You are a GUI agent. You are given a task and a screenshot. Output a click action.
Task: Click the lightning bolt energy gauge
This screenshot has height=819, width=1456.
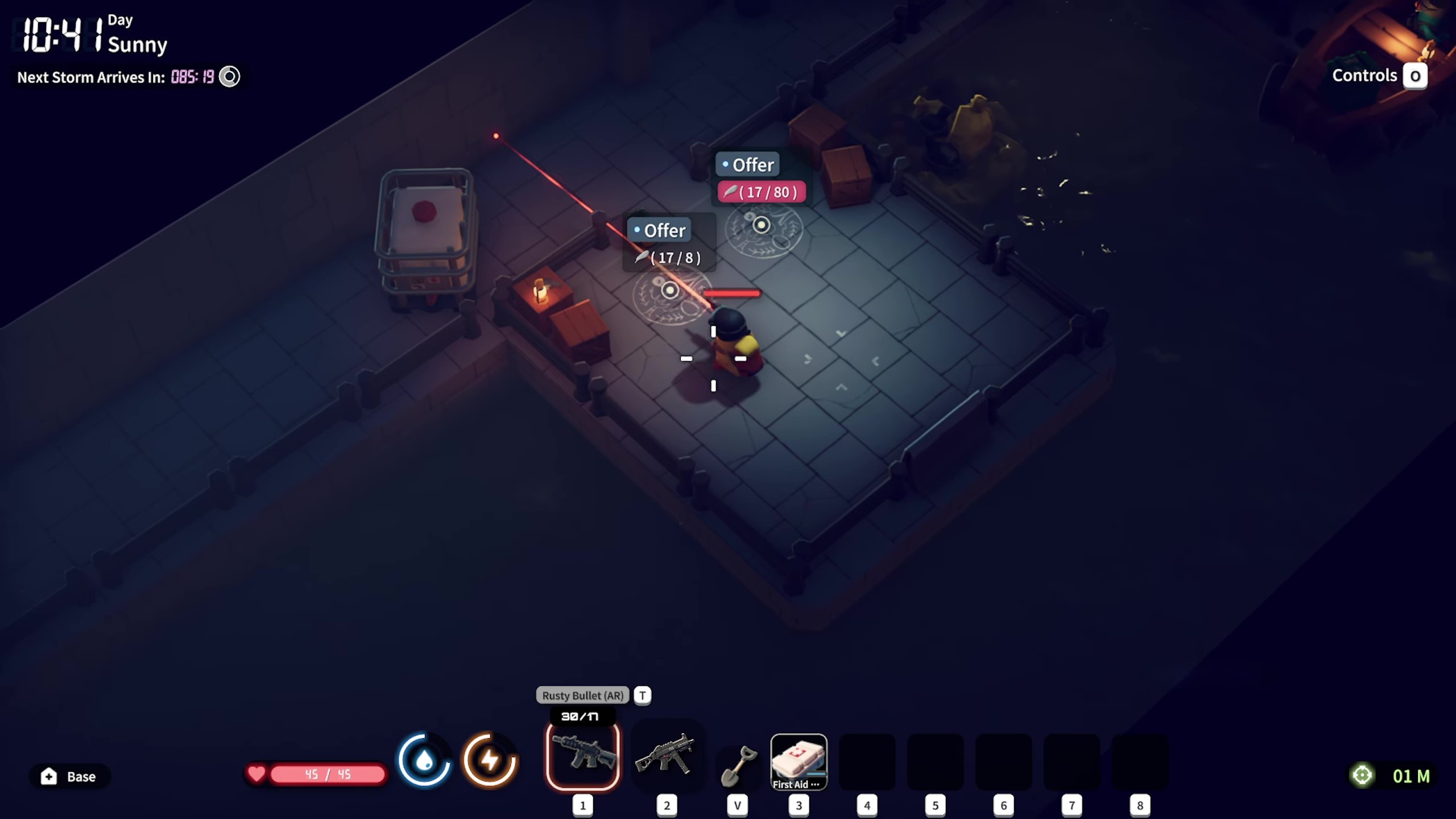(490, 760)
